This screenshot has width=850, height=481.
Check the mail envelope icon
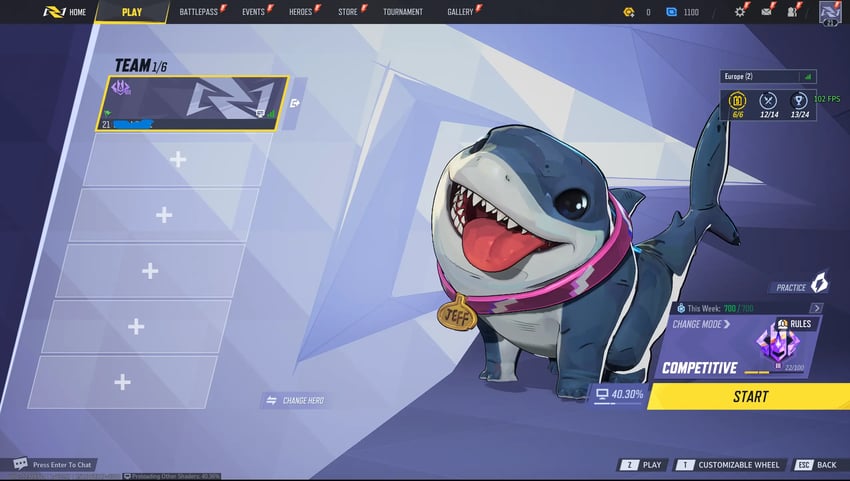click(766, 12)
